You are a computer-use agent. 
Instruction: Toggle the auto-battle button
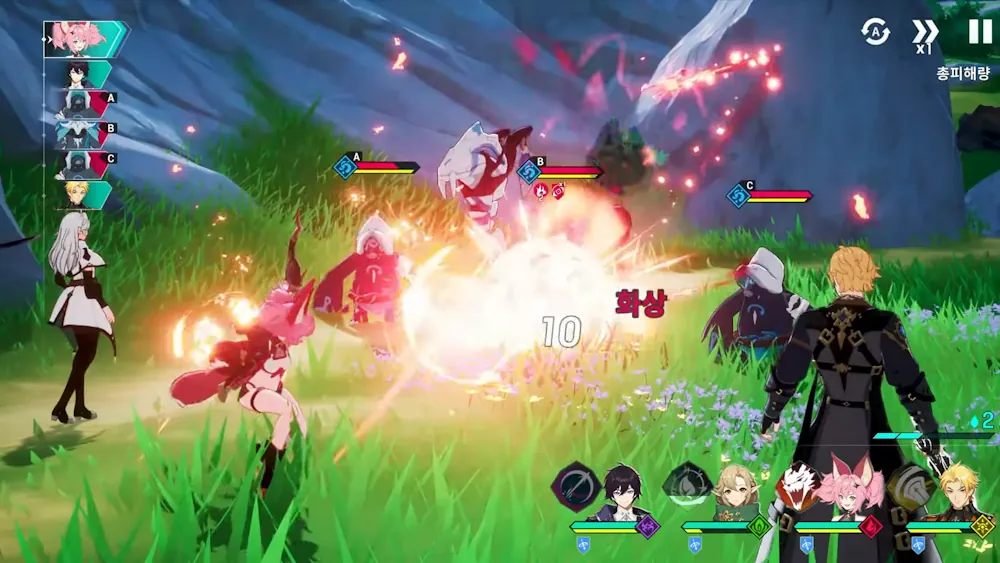coord(876,32)
